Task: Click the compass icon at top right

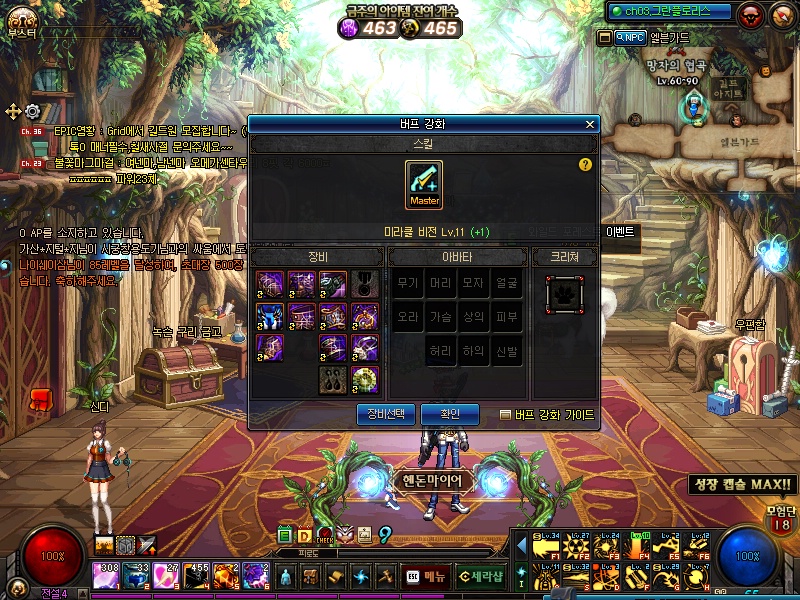Action: click(x=781, y=15)
